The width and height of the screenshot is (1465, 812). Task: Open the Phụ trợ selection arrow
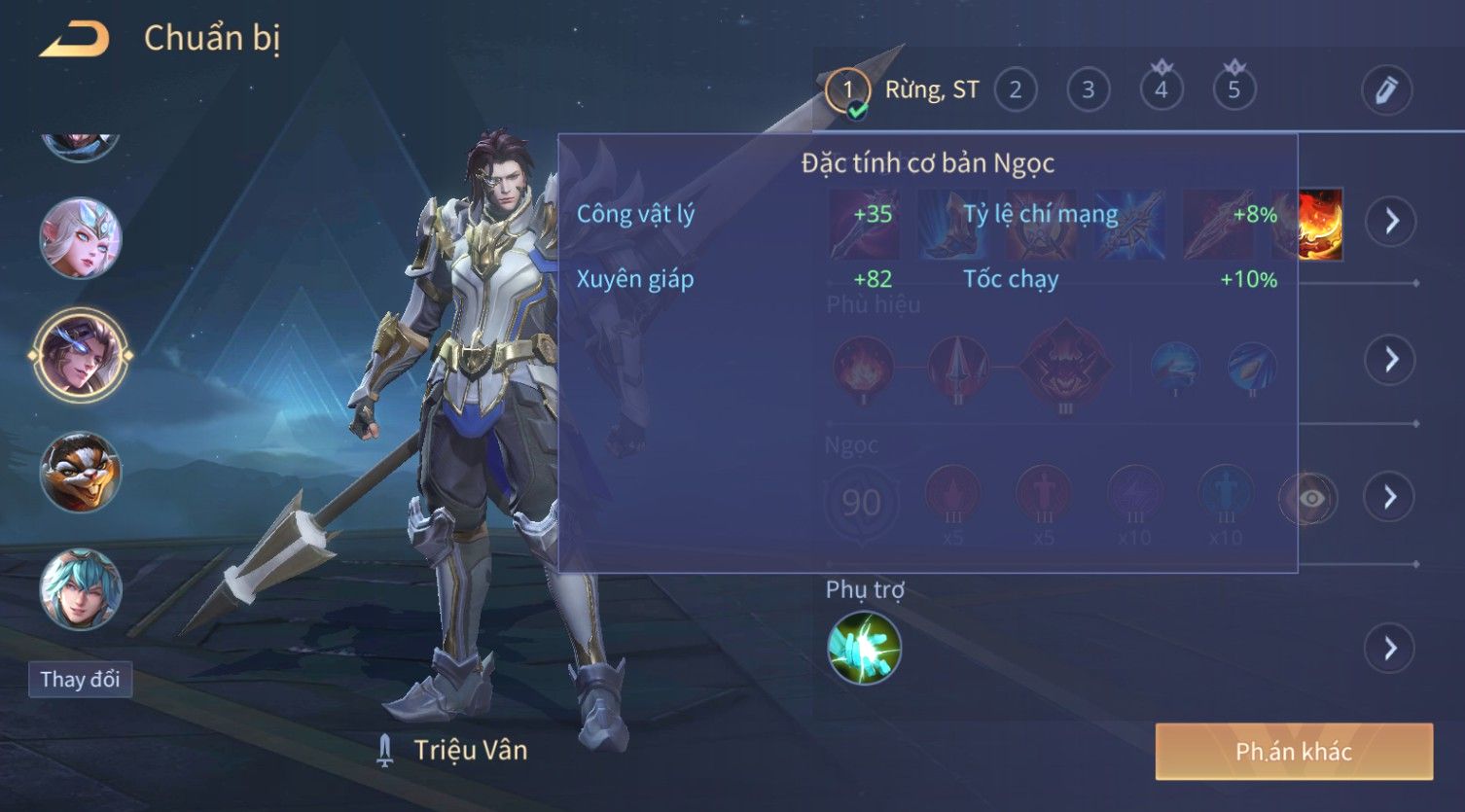click(1391, 649)
